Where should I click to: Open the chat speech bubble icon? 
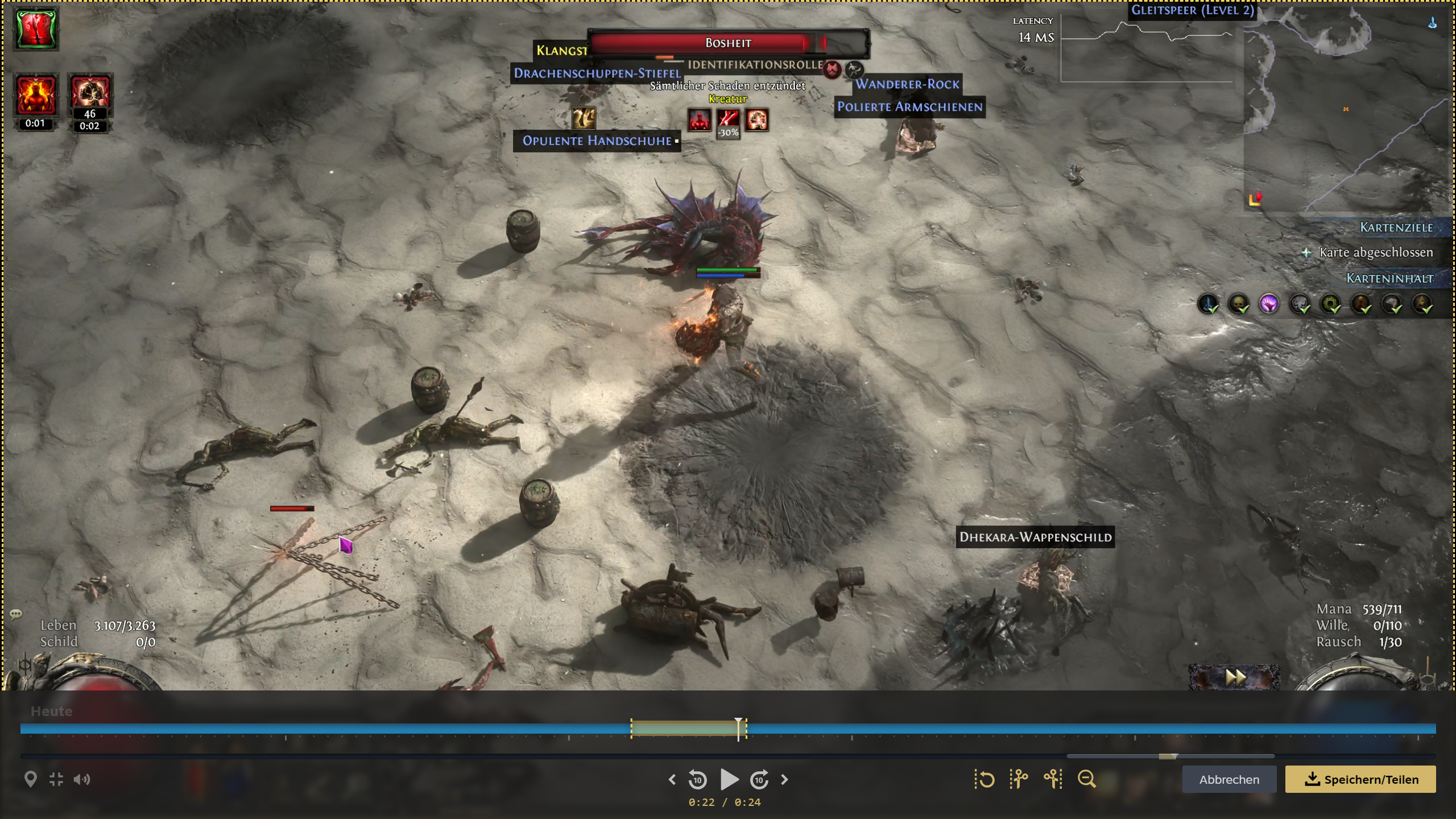[x=16, y=614]
